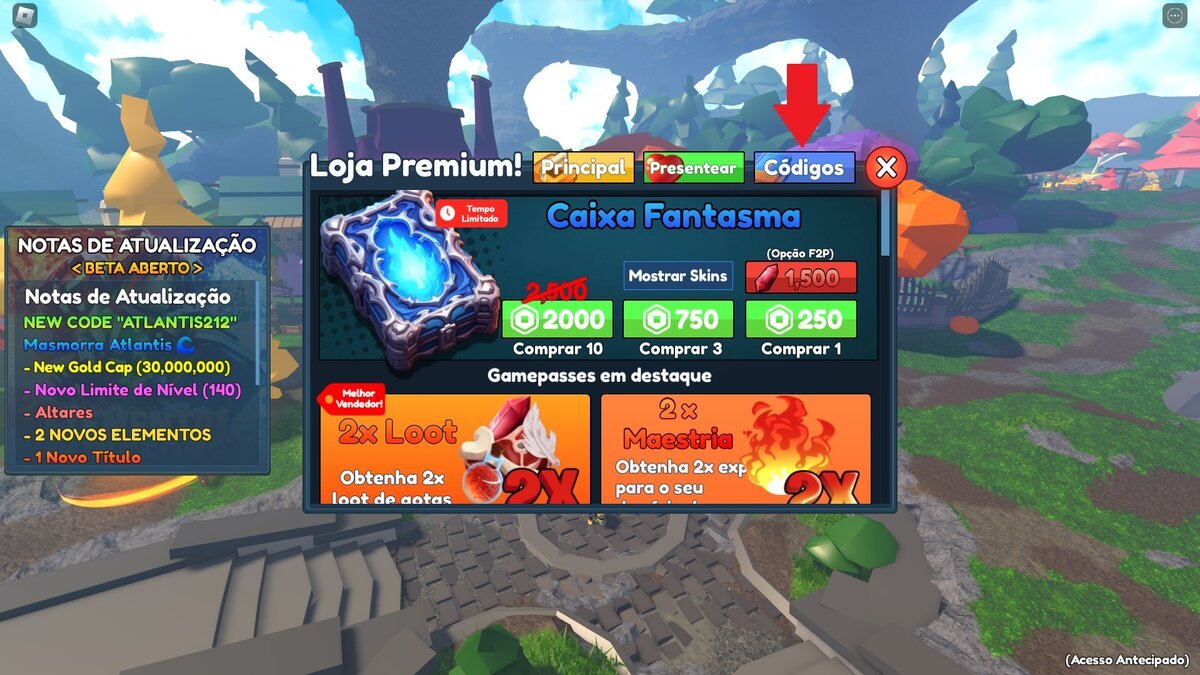The width and height of the screenshot is (1200, 675).
Task: Buy 10 Caixa Fantasma for 2000 Robux
Action: tap(556, 319)
